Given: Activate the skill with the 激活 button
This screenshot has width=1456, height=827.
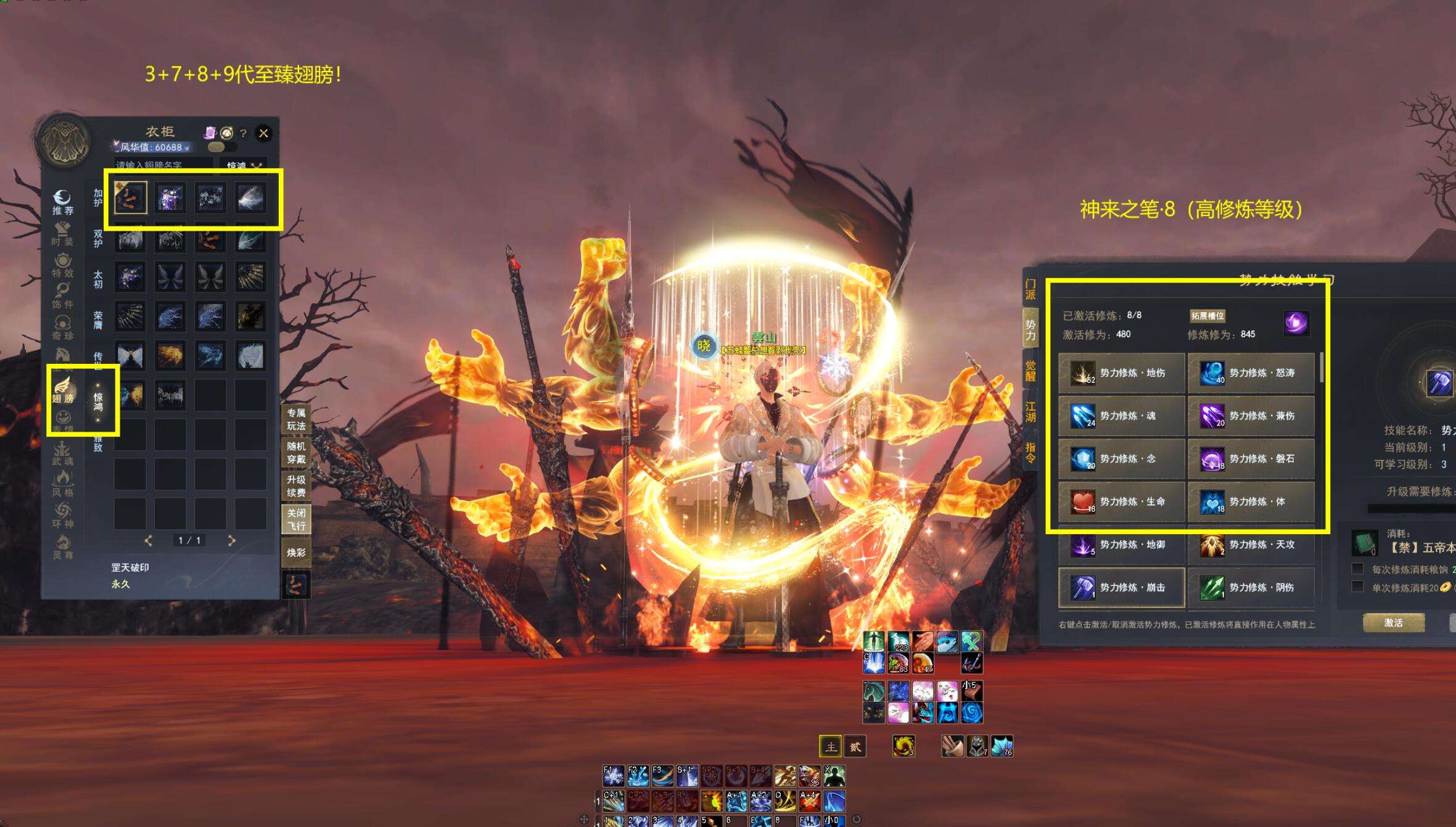Looking at the screenshot, I should (x=1393, y=623).
